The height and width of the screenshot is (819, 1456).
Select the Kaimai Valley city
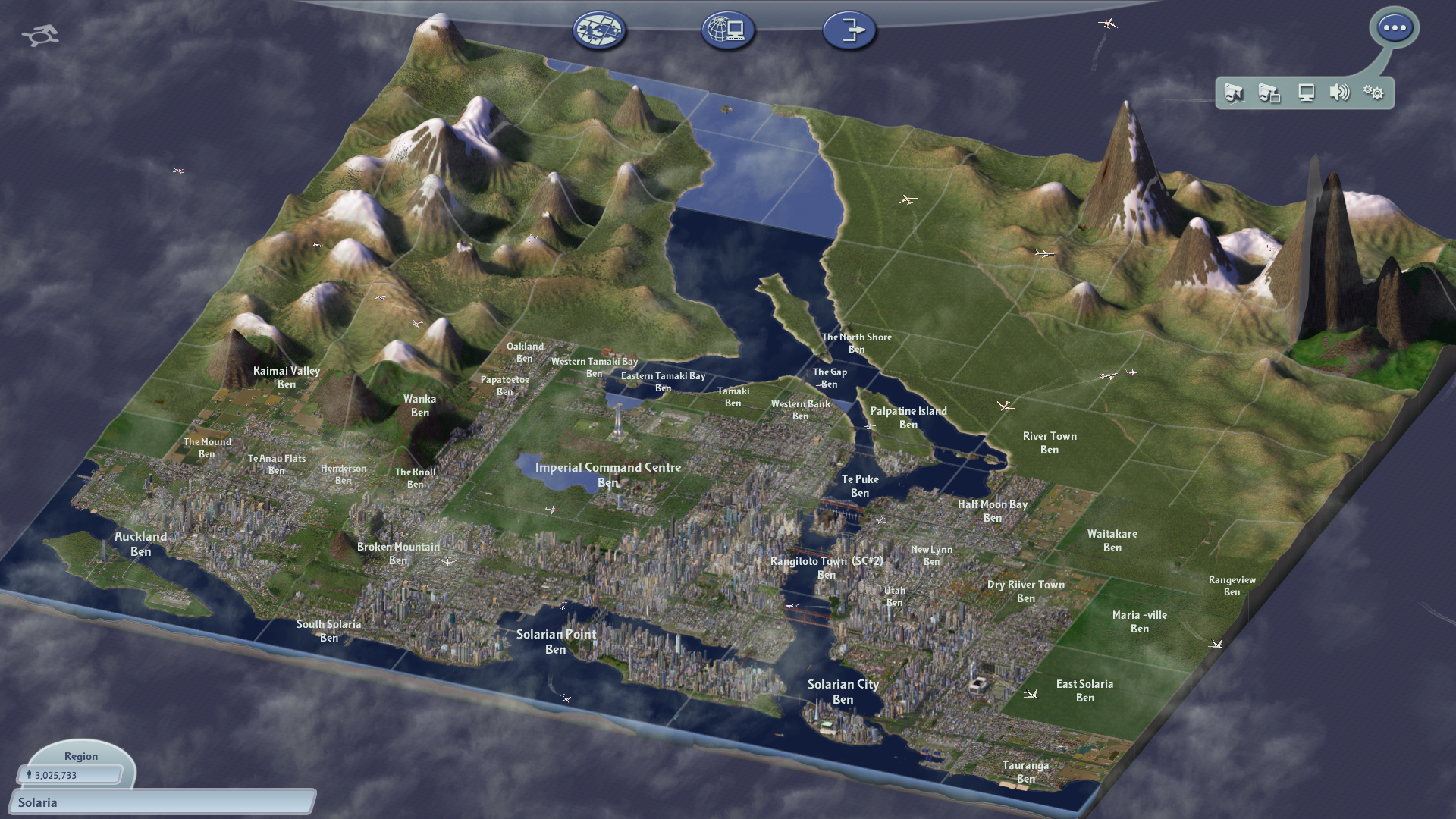(286, 377)
